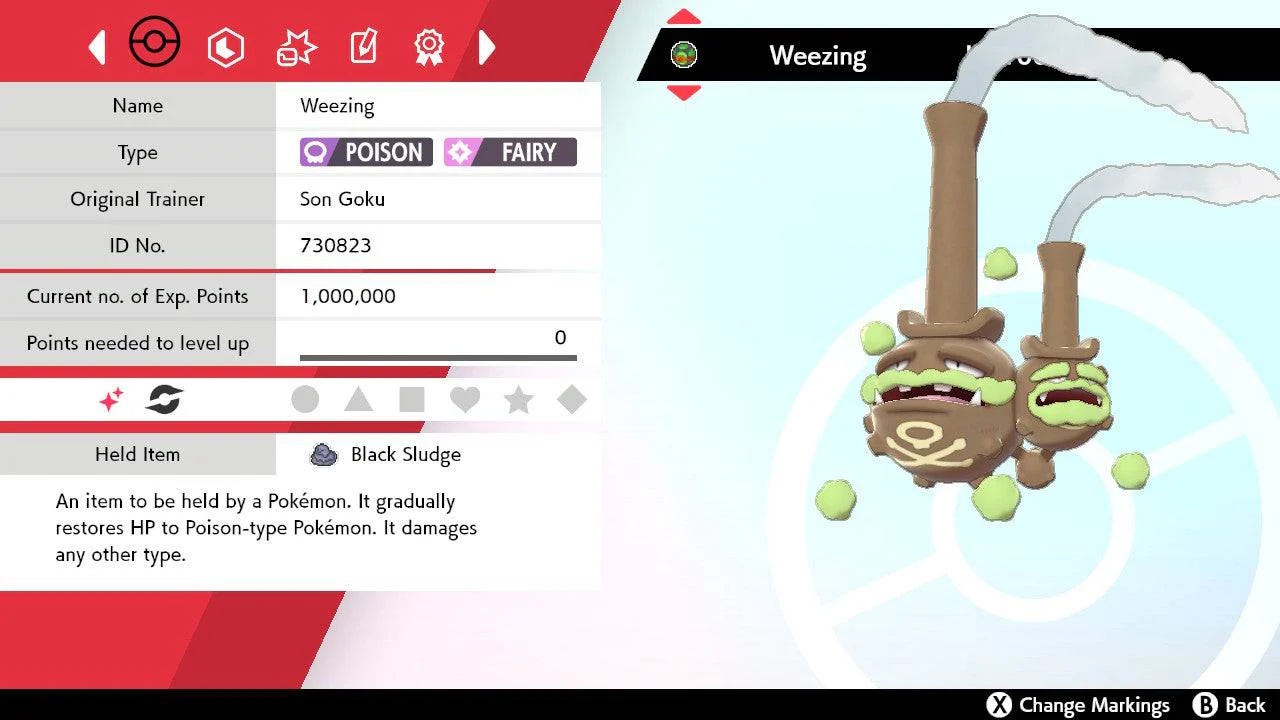This screenshot has height=720, width=1280.
Task: Show previous Pokémon with the up arrow
Action: pyautogui.click(x=683, y=17)
